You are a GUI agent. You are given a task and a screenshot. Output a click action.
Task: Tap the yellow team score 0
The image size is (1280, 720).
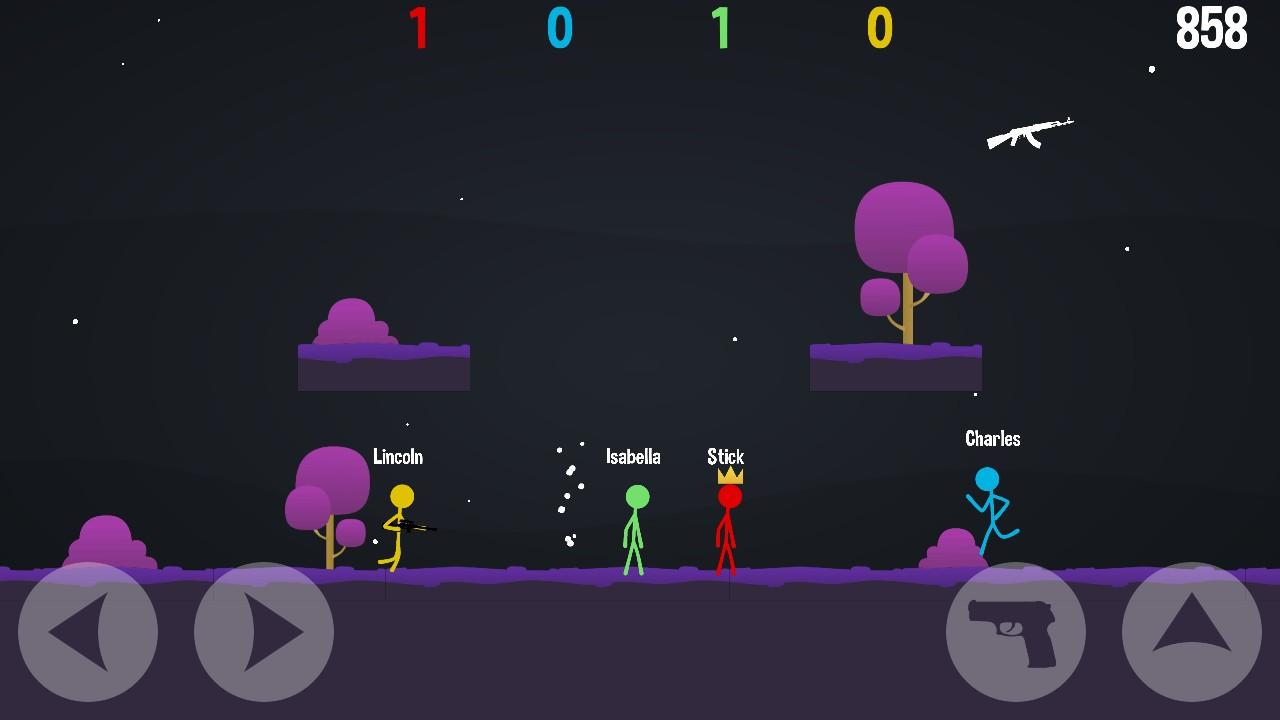tap(878, 29)
